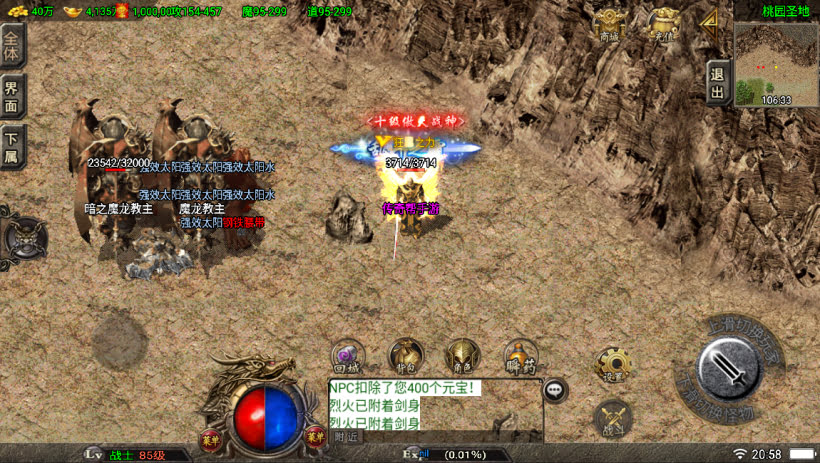Collapse the top icons with the gold arrow
This screenshot has width=820, height=463.
tap(708, 19)
